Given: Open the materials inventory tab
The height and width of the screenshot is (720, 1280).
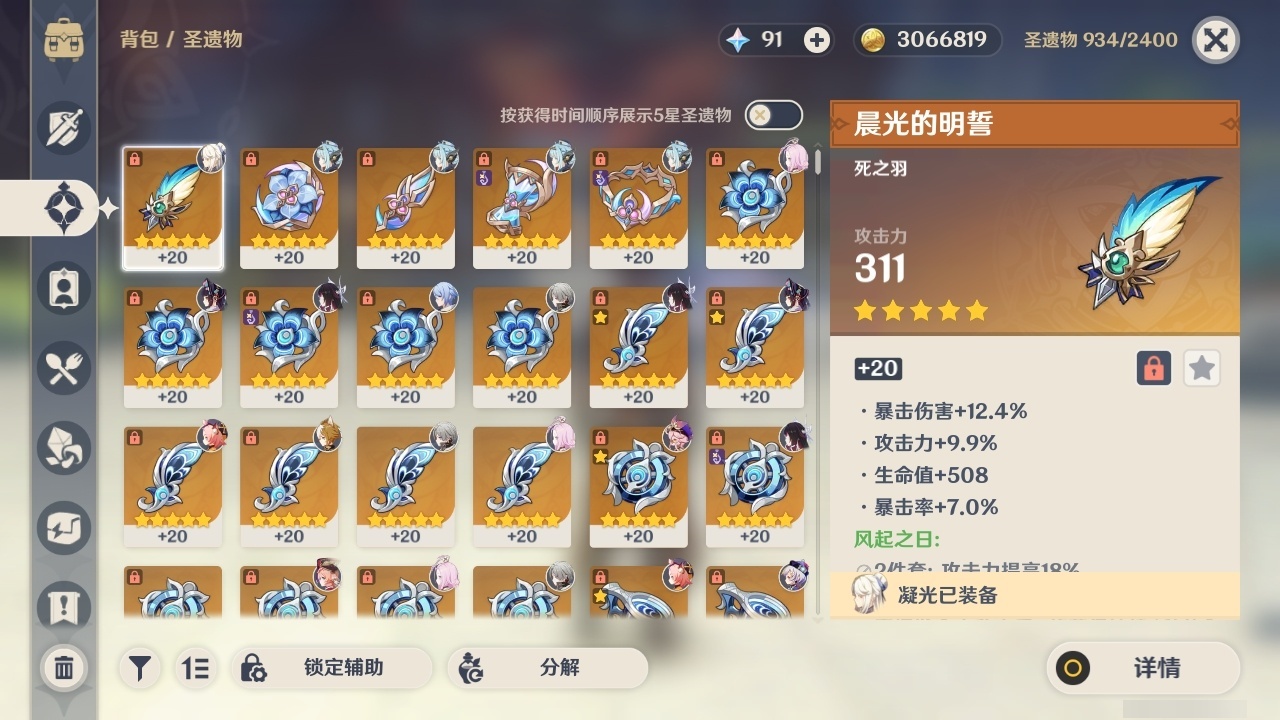Looking at the screenshot, I should coord(63,448).
